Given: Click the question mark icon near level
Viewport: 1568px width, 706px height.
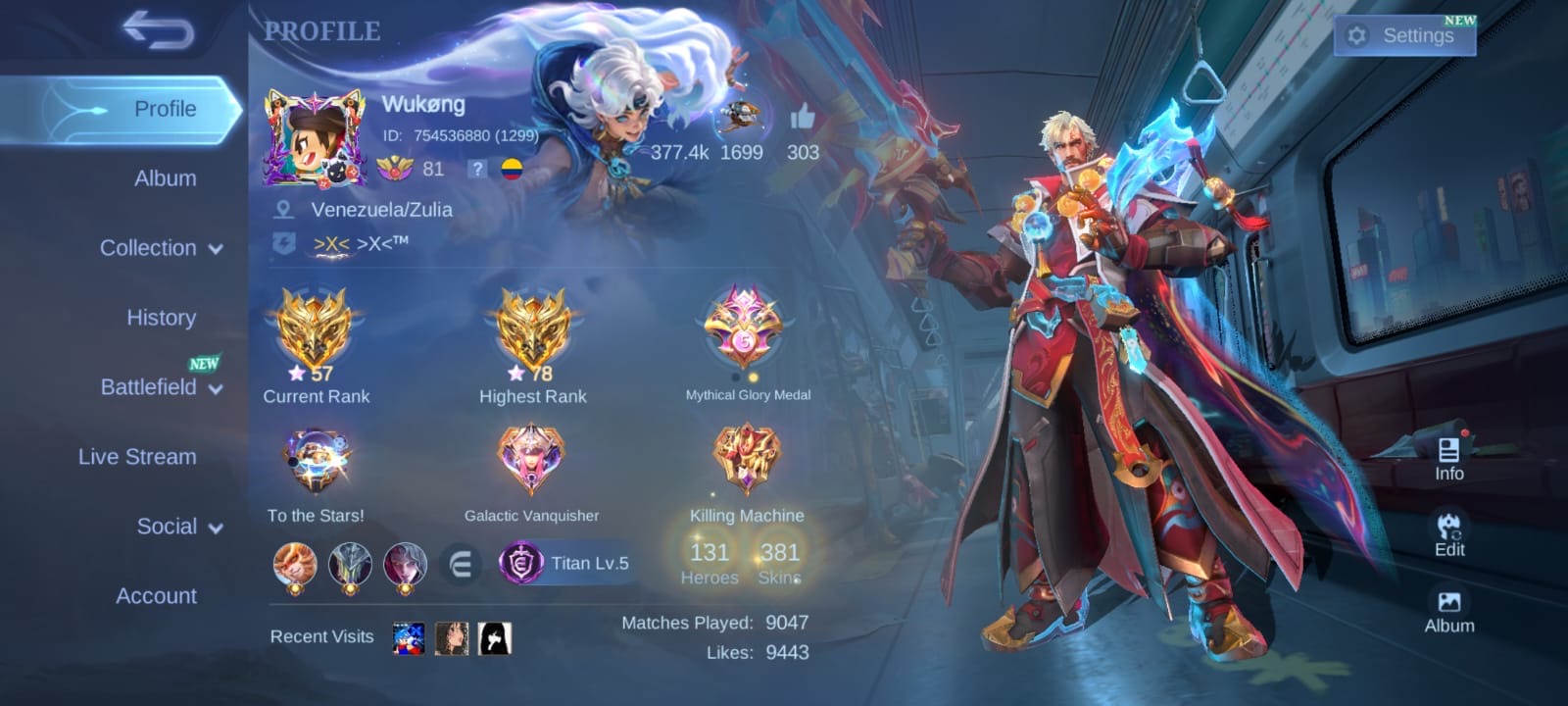Looking at the screenshot, I should point(476,169).
